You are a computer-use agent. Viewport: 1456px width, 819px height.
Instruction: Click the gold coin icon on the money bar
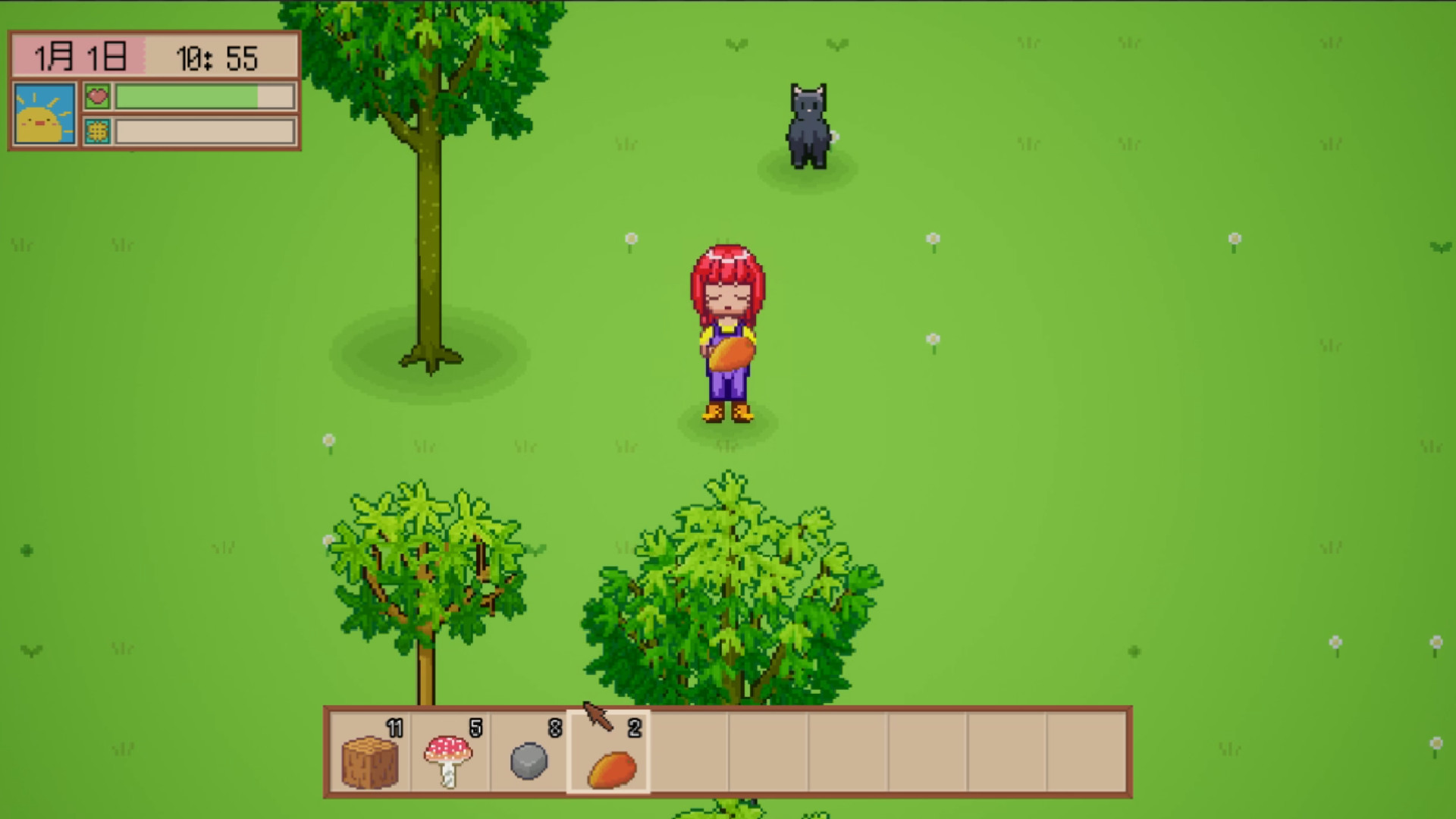(x=97, y=134)
